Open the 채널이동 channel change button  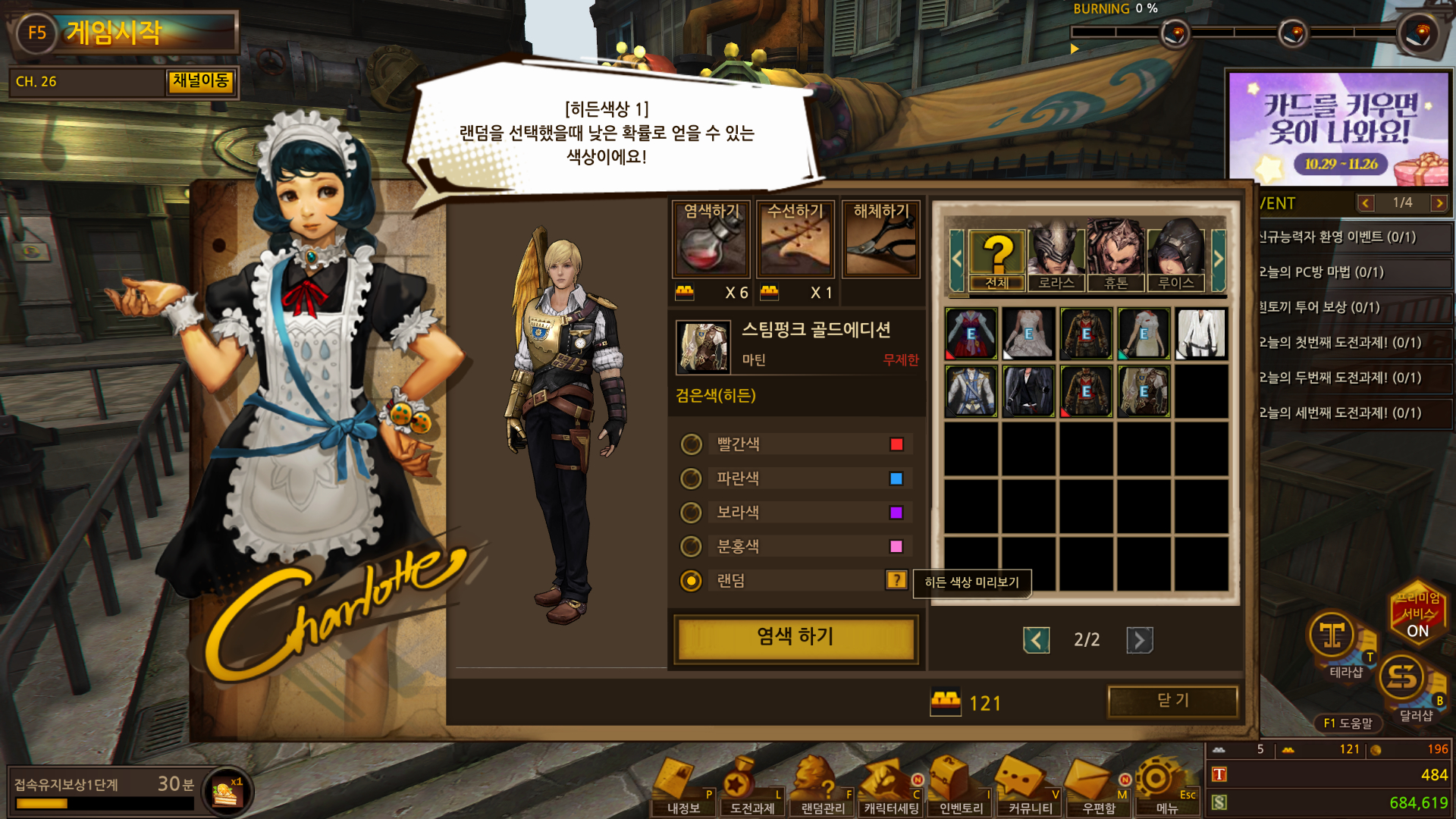[x=200, y=81]
